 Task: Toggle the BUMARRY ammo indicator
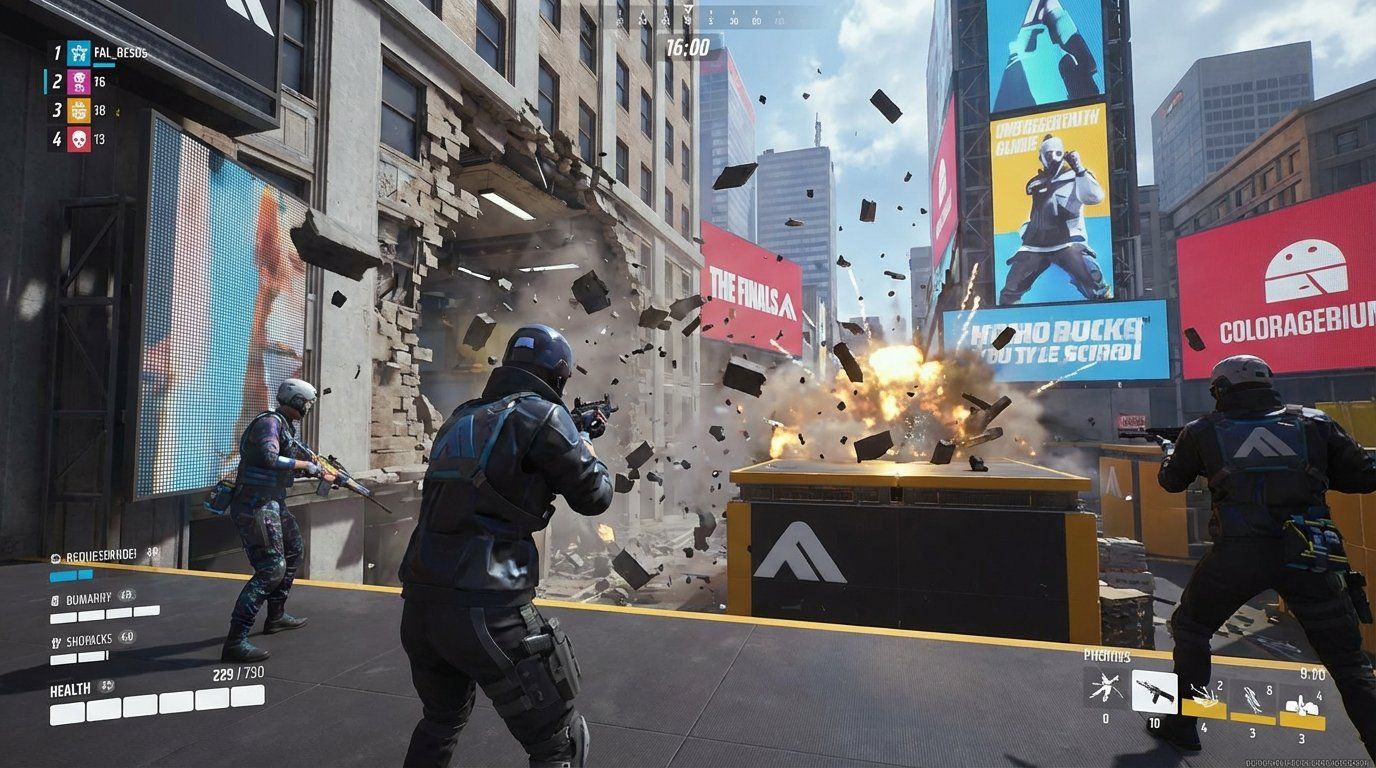(x=88, y=598)
